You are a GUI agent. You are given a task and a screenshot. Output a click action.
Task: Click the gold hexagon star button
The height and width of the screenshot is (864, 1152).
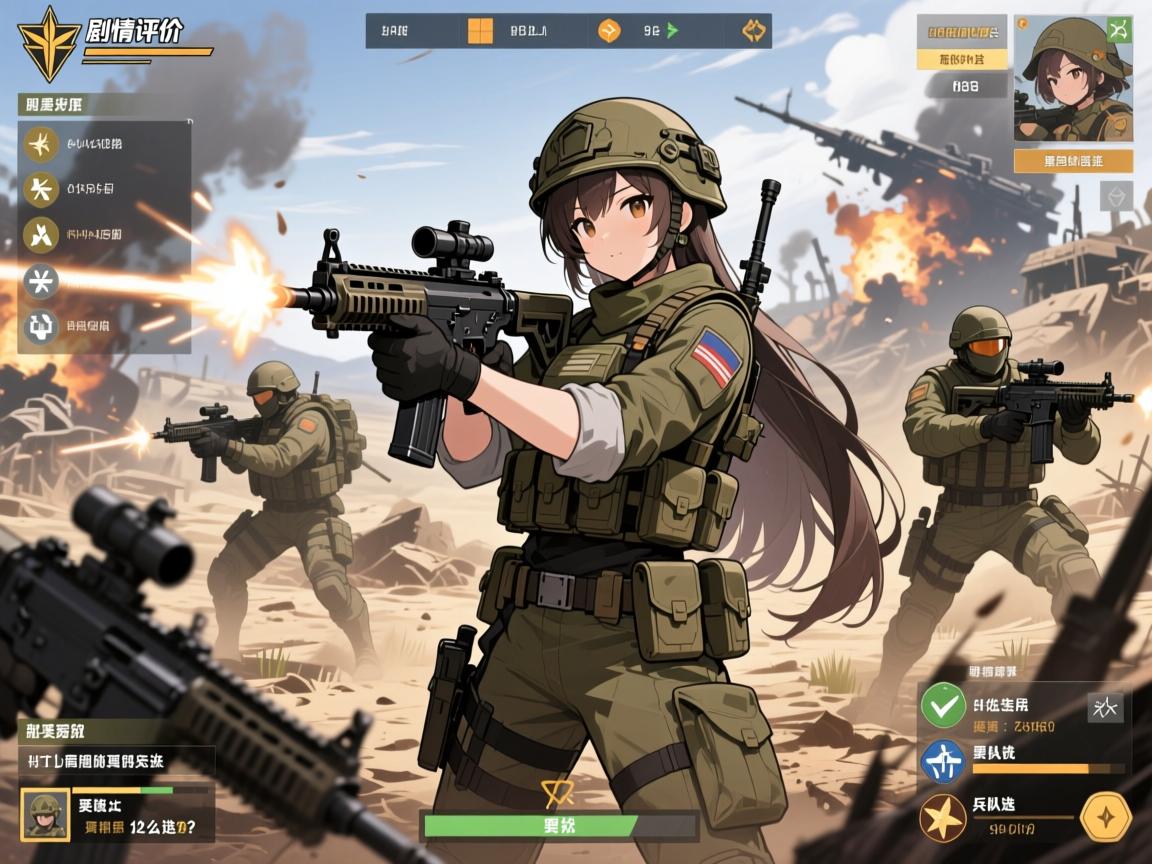(1106, 817)
